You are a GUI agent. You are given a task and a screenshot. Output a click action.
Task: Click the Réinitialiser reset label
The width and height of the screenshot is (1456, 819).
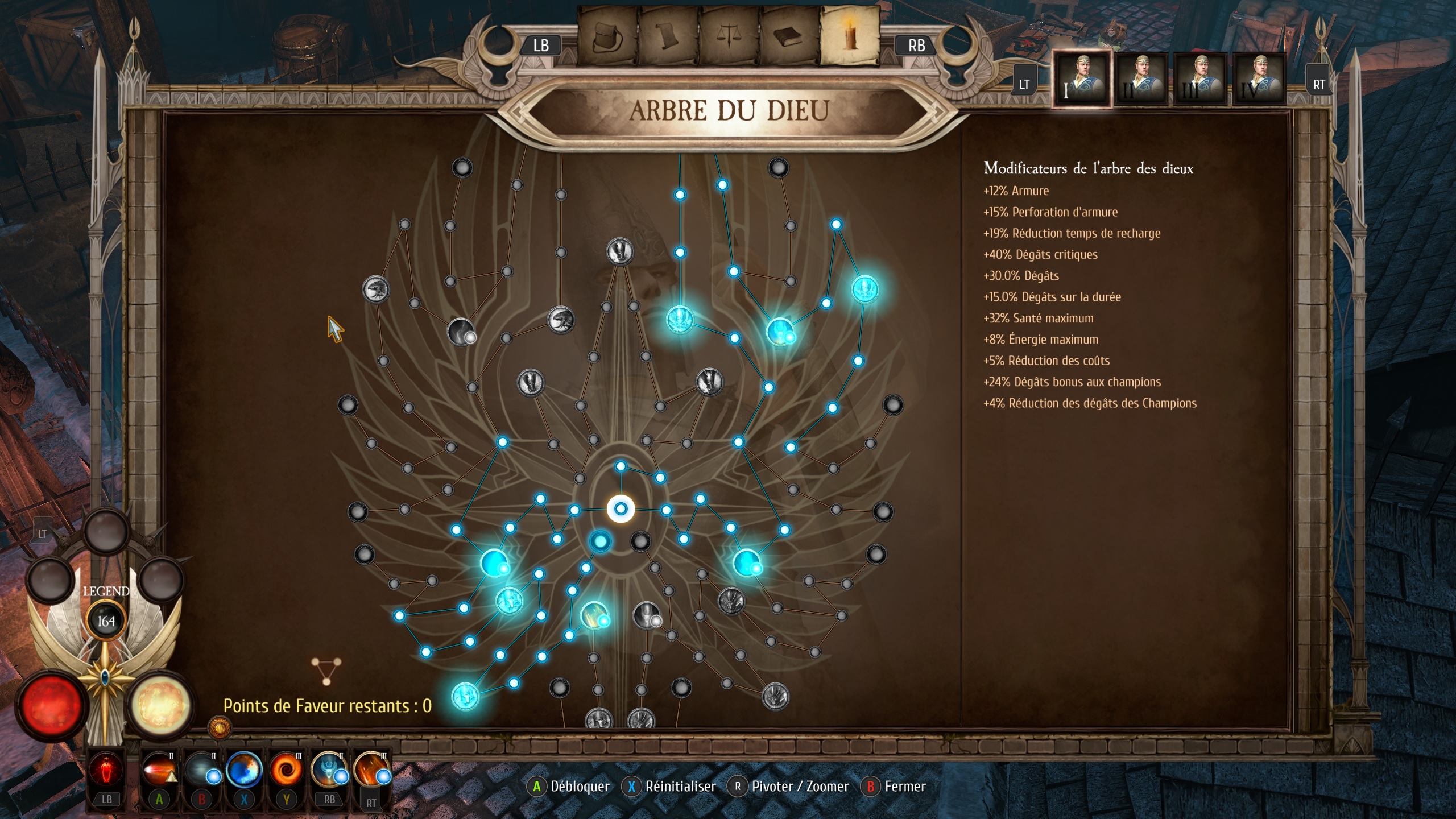(680, 787)
